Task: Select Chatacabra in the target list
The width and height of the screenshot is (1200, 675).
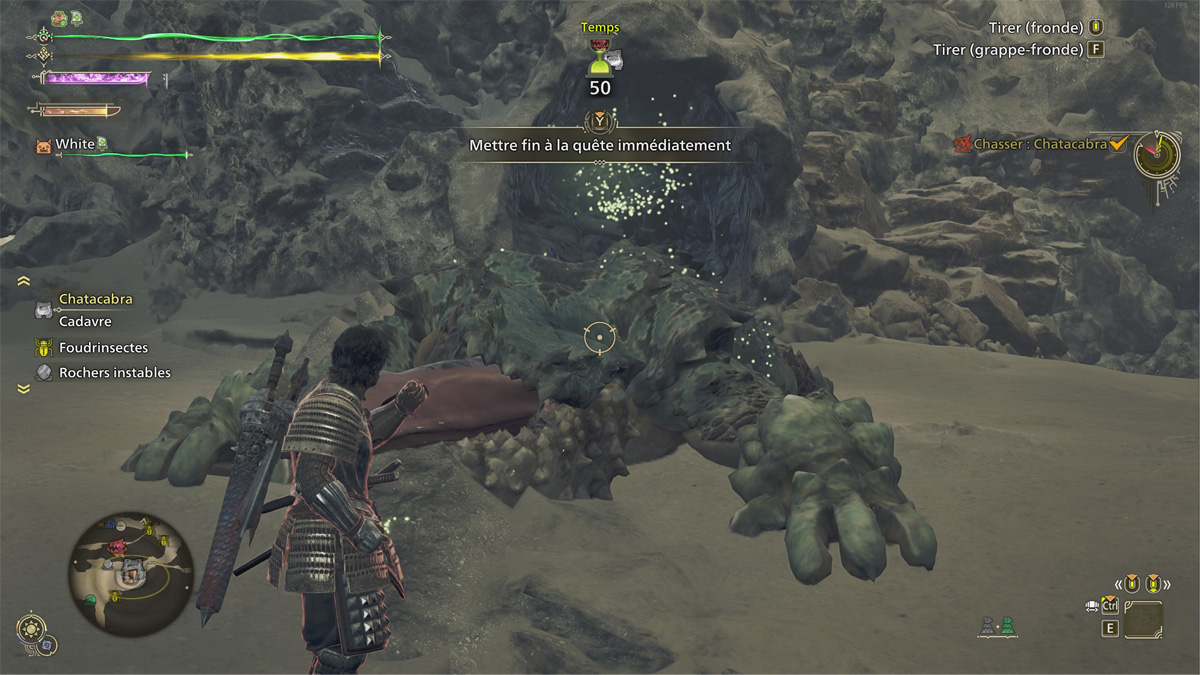Action: click(95, 299)
